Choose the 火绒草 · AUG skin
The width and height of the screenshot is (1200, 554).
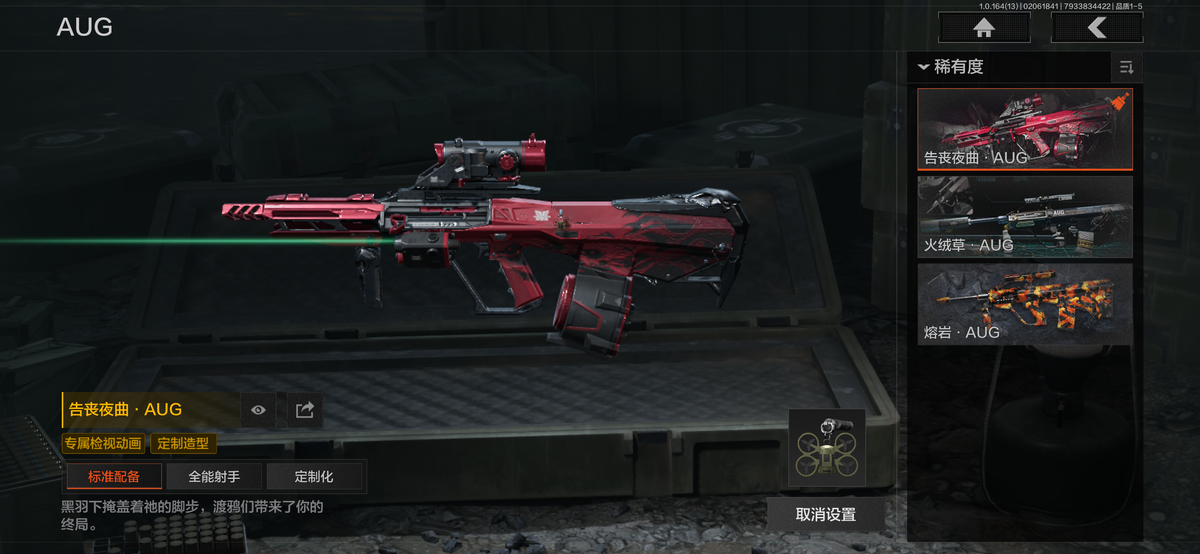click(x=1025, y=216)
